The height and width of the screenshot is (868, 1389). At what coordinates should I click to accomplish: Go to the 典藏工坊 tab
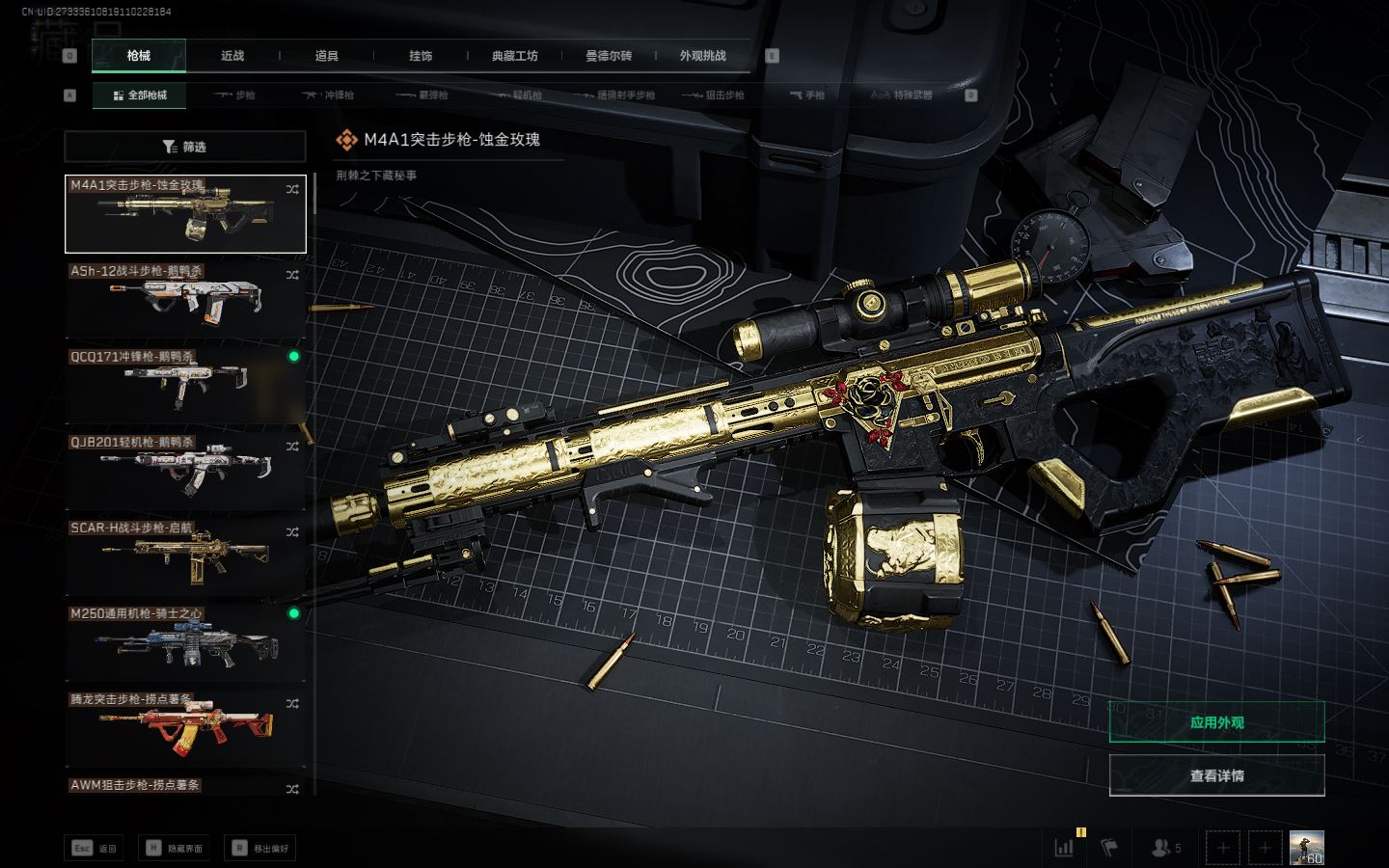tap(514, 56)
